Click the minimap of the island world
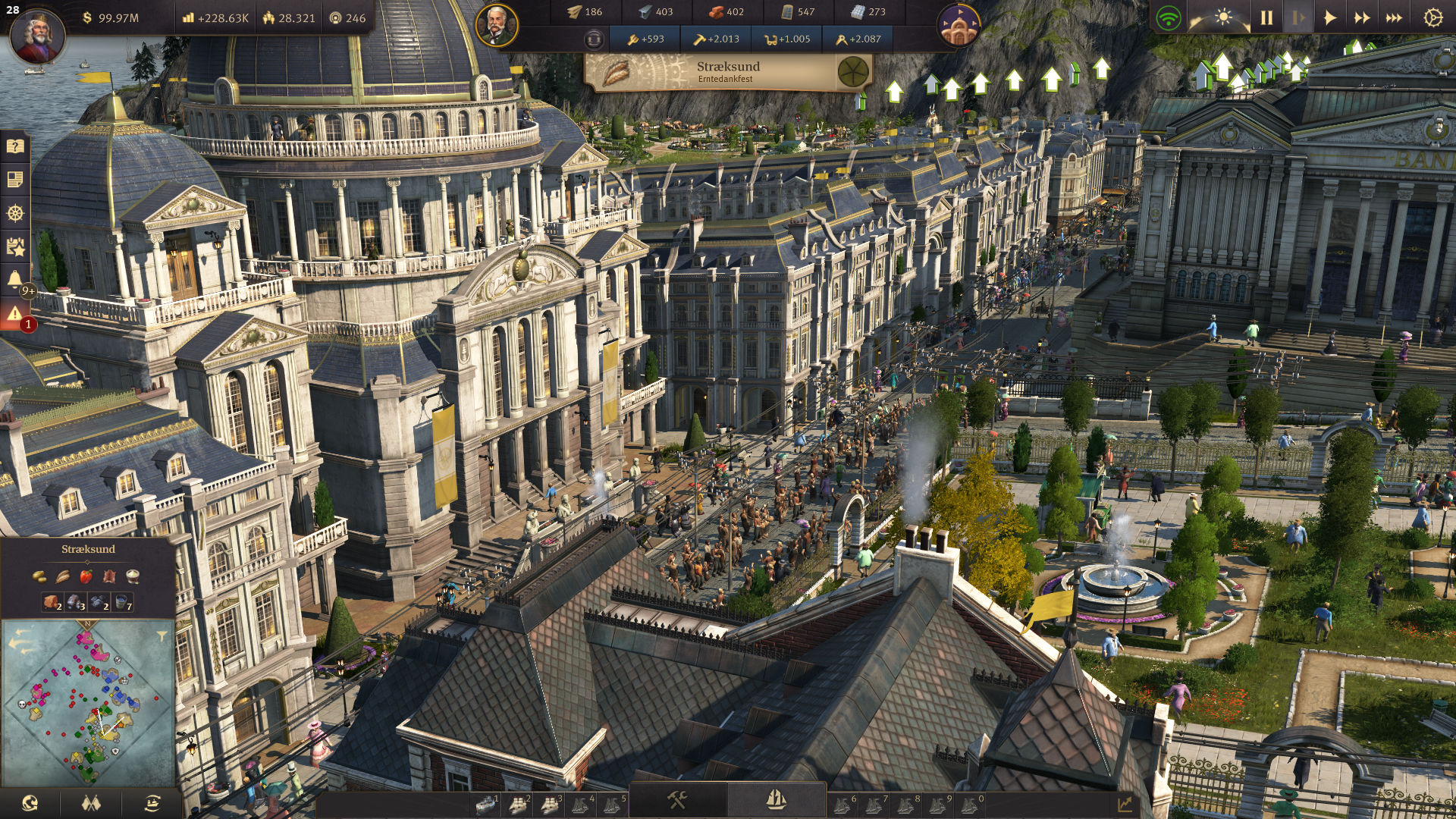 pyautogui.click(x=88, y=701)
